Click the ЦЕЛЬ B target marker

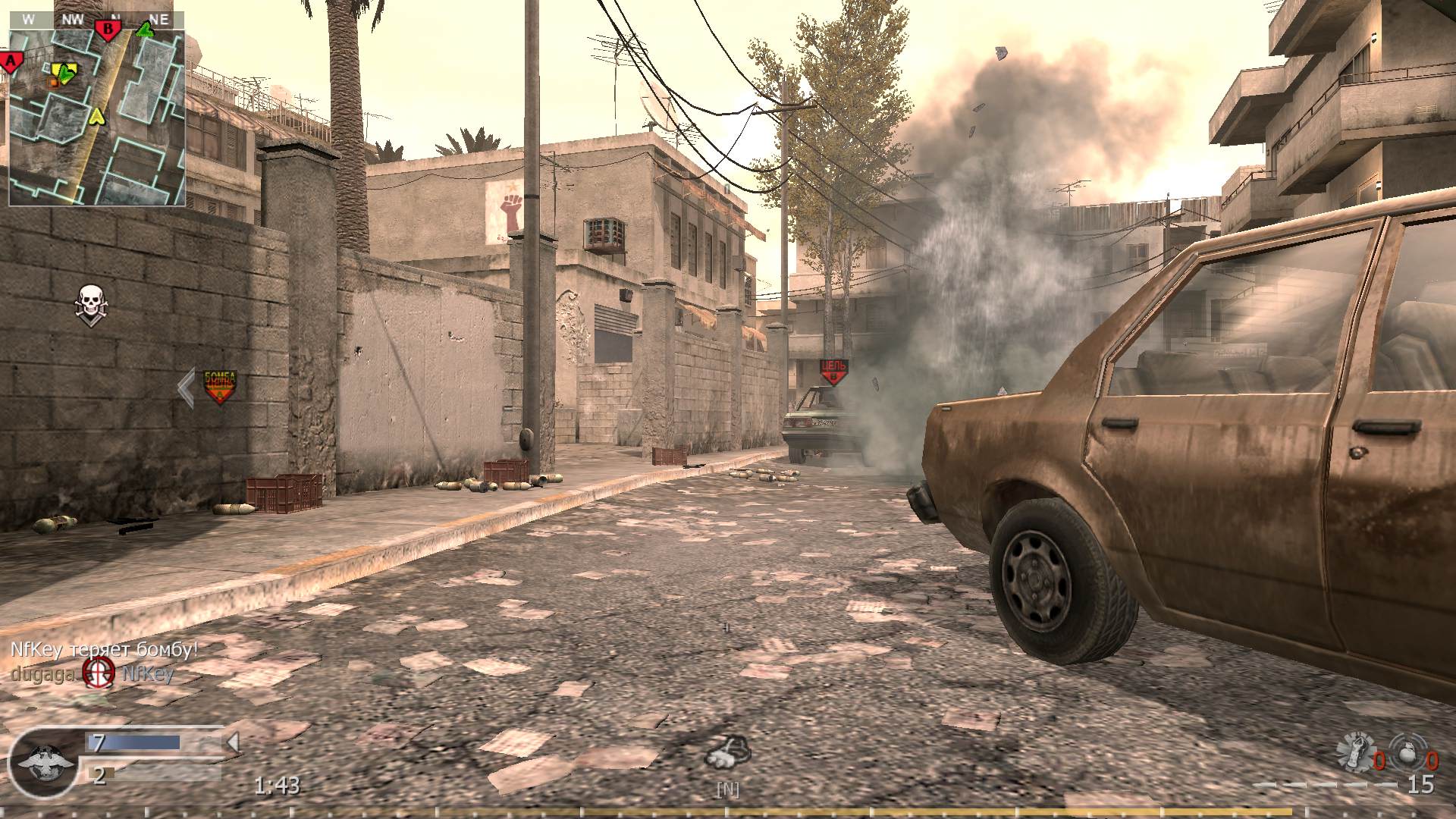click(834, 368)
